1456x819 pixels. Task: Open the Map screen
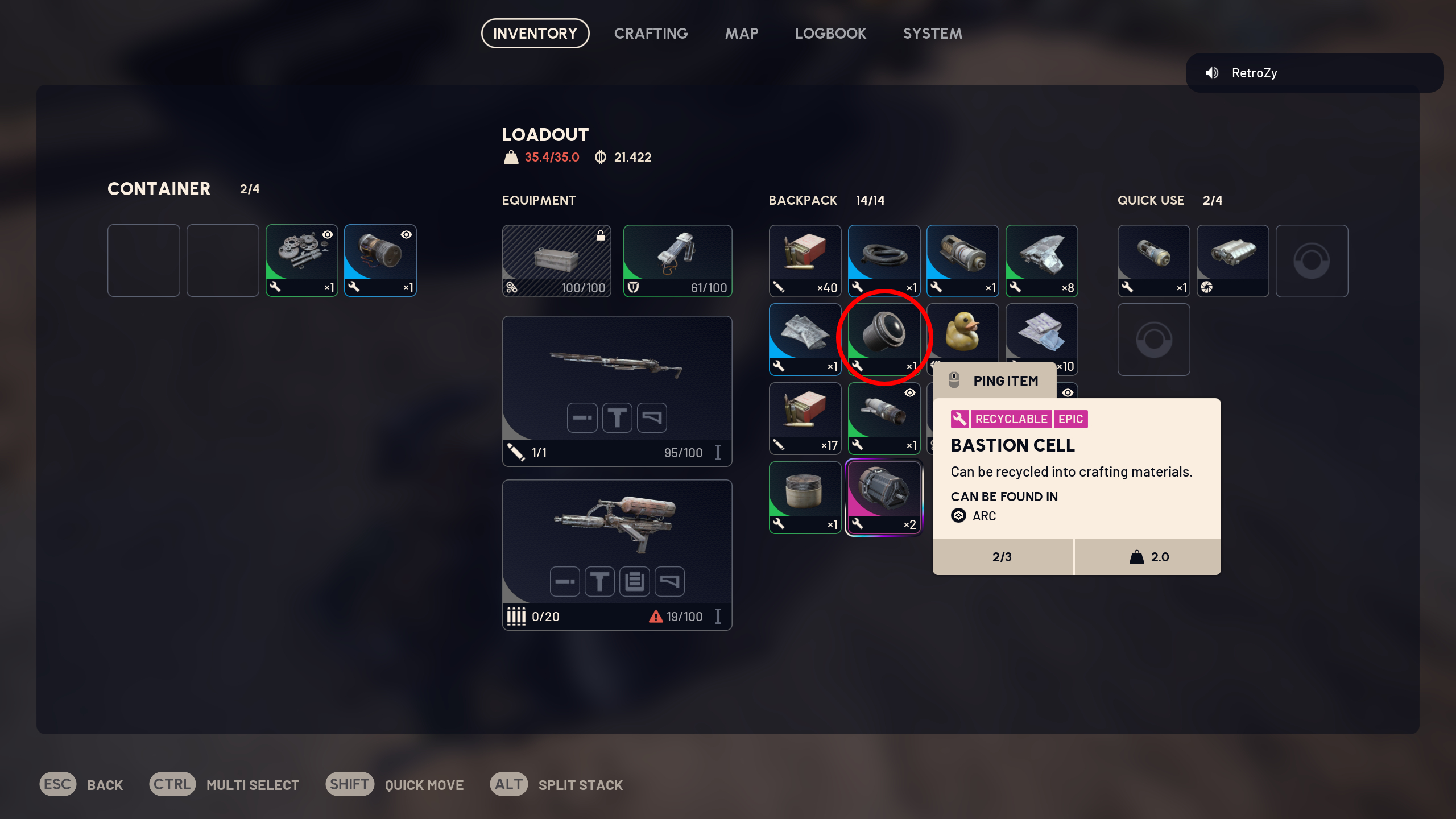741,33
